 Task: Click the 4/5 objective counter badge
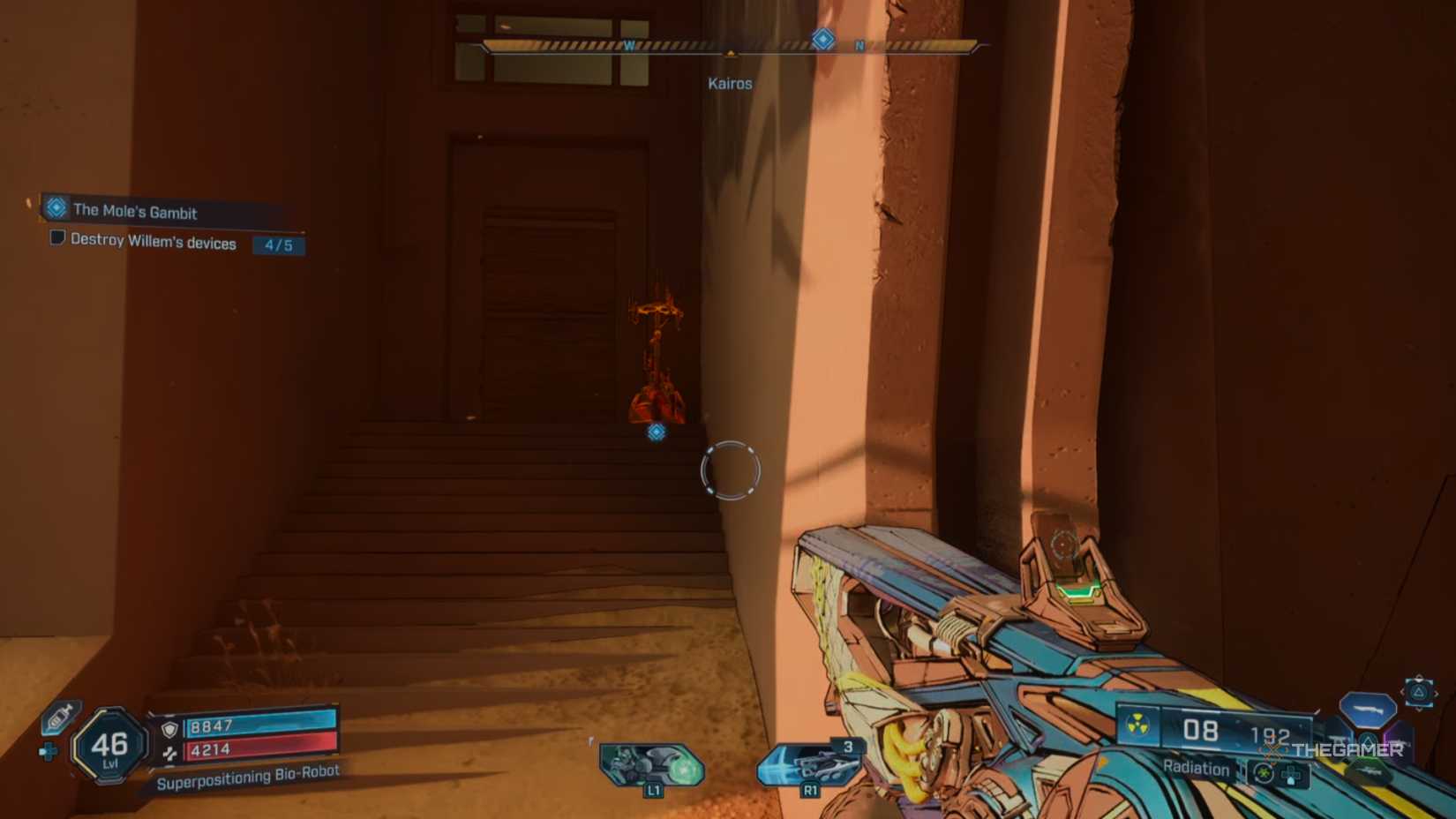pyautogui.click(x=278, y=246)
